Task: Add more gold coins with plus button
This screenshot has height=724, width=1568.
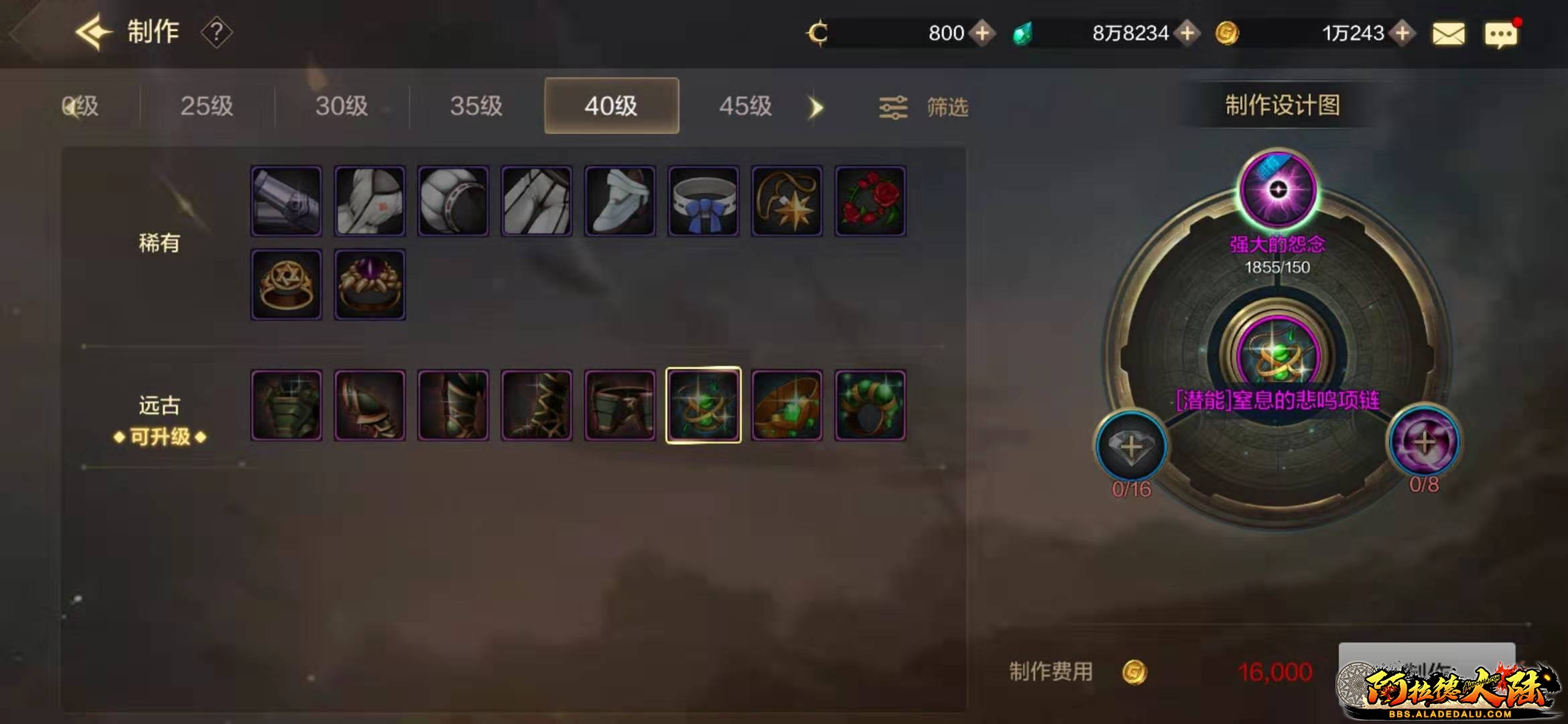Action: [1402, 33]
